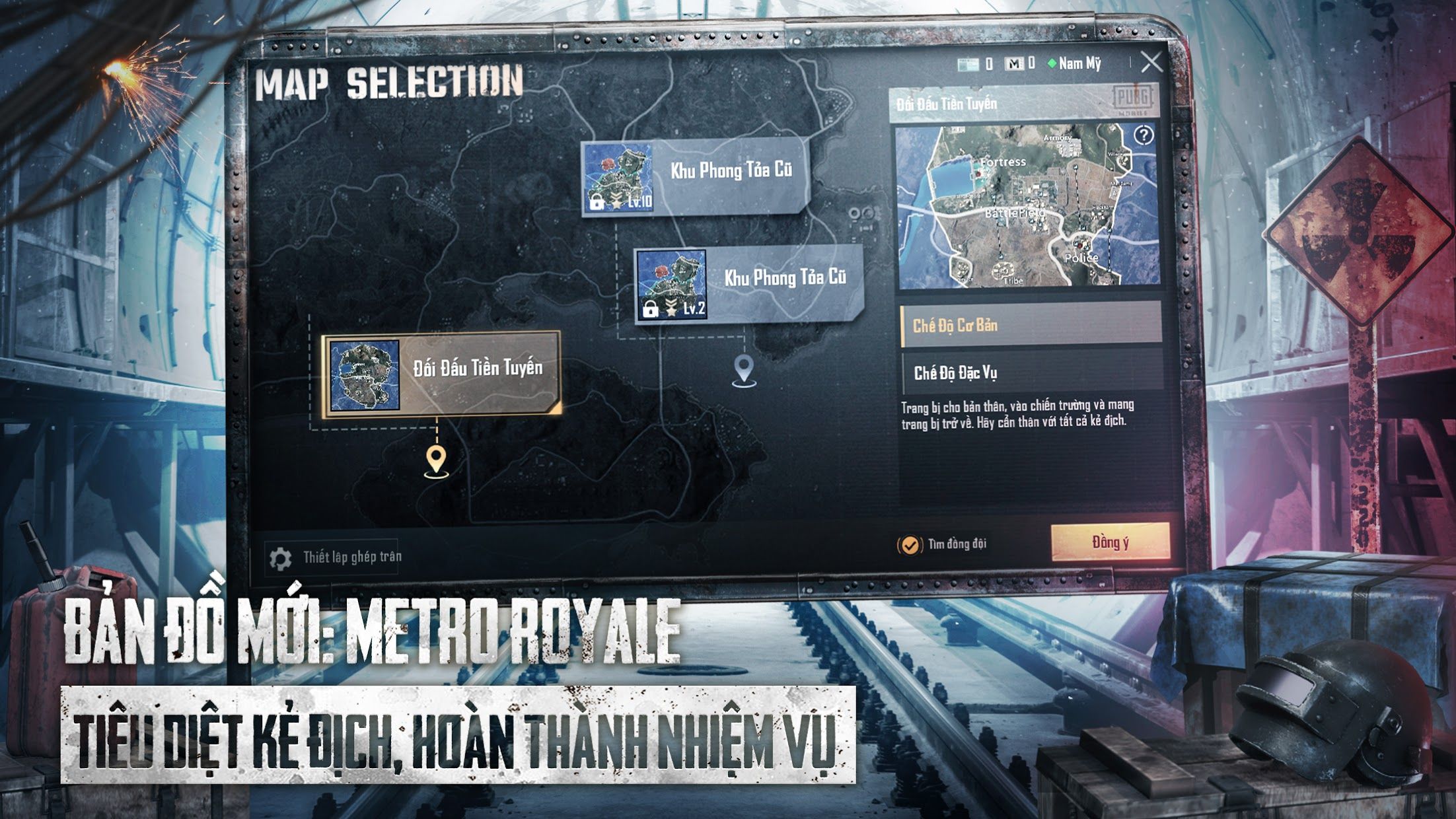Screen dimensions: 1456x819
Task: Click the cash currency icon showing 0
Action: [x=969, y=63]
